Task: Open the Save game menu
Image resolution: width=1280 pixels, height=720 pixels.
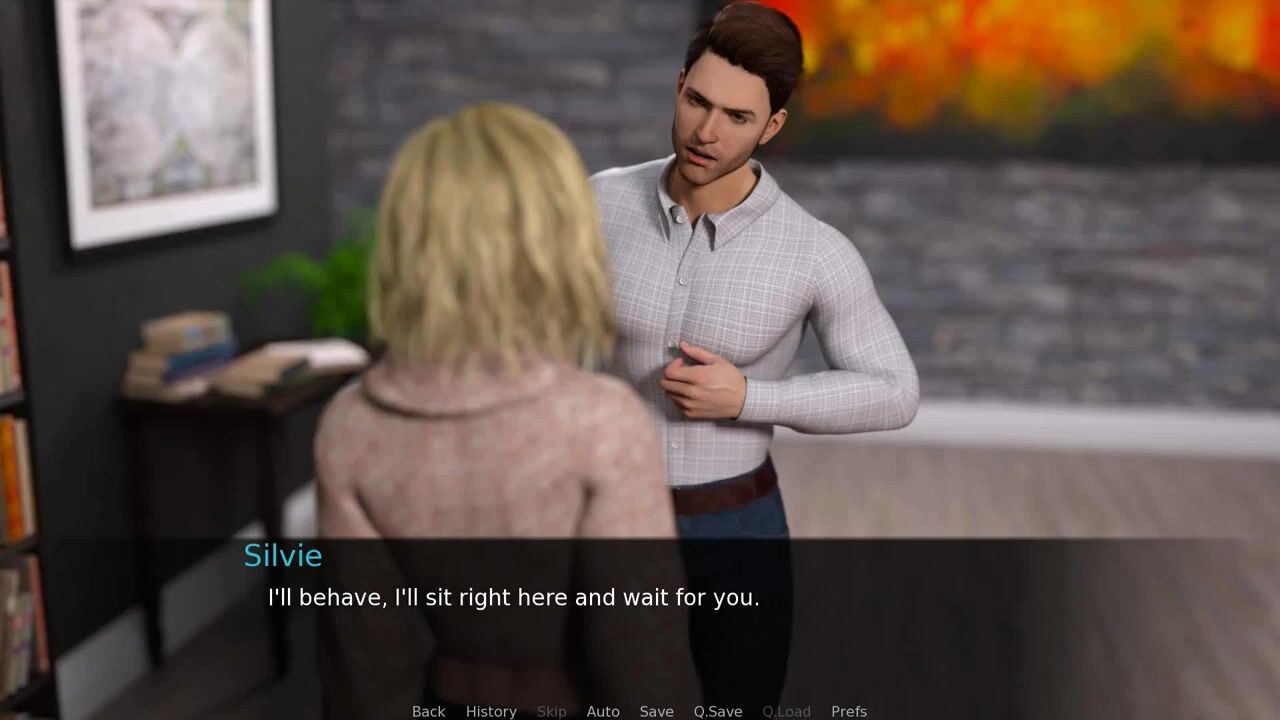Action: [x=656, y=711]
